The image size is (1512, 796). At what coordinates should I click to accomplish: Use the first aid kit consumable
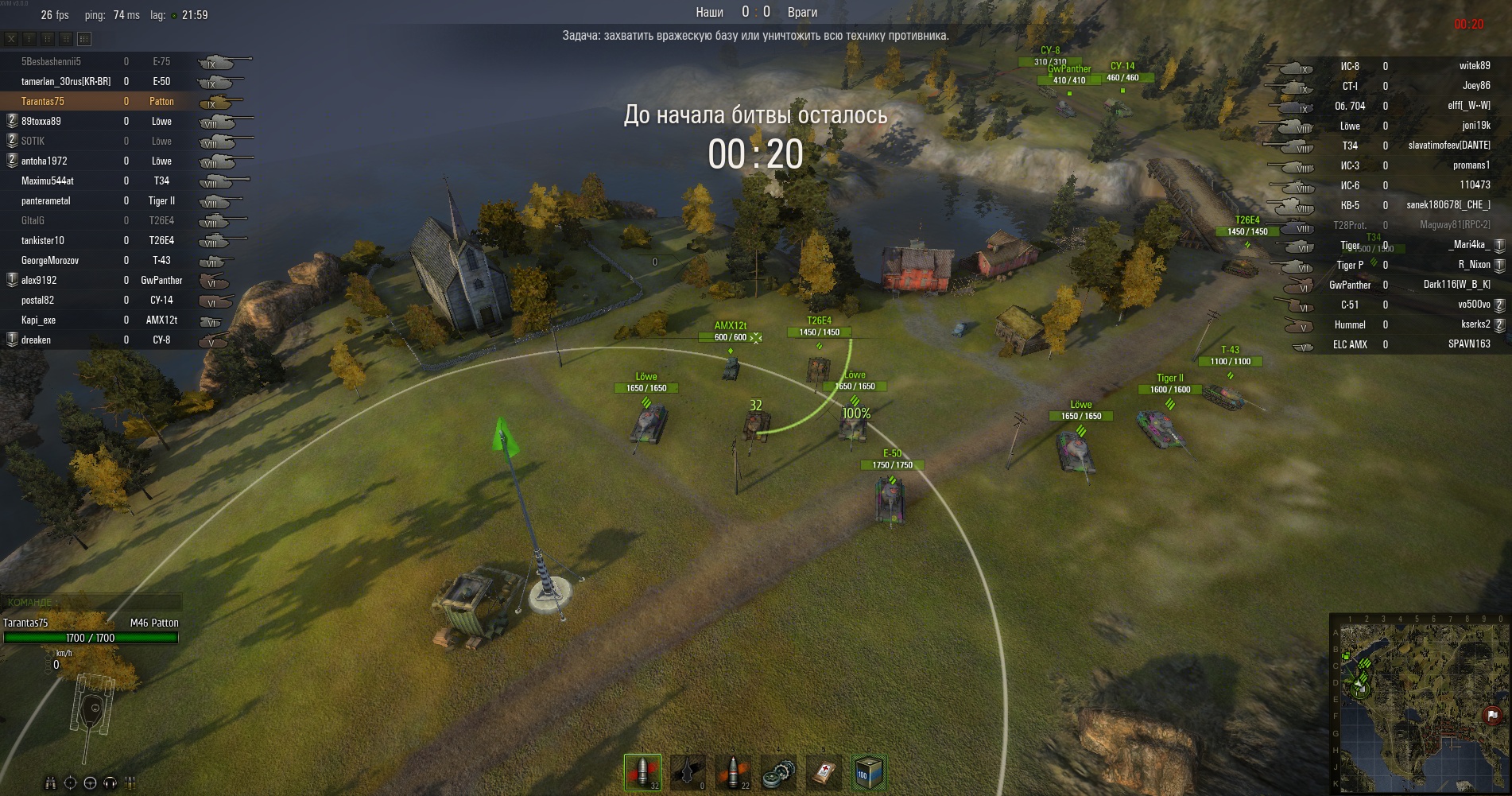point(824,771)
